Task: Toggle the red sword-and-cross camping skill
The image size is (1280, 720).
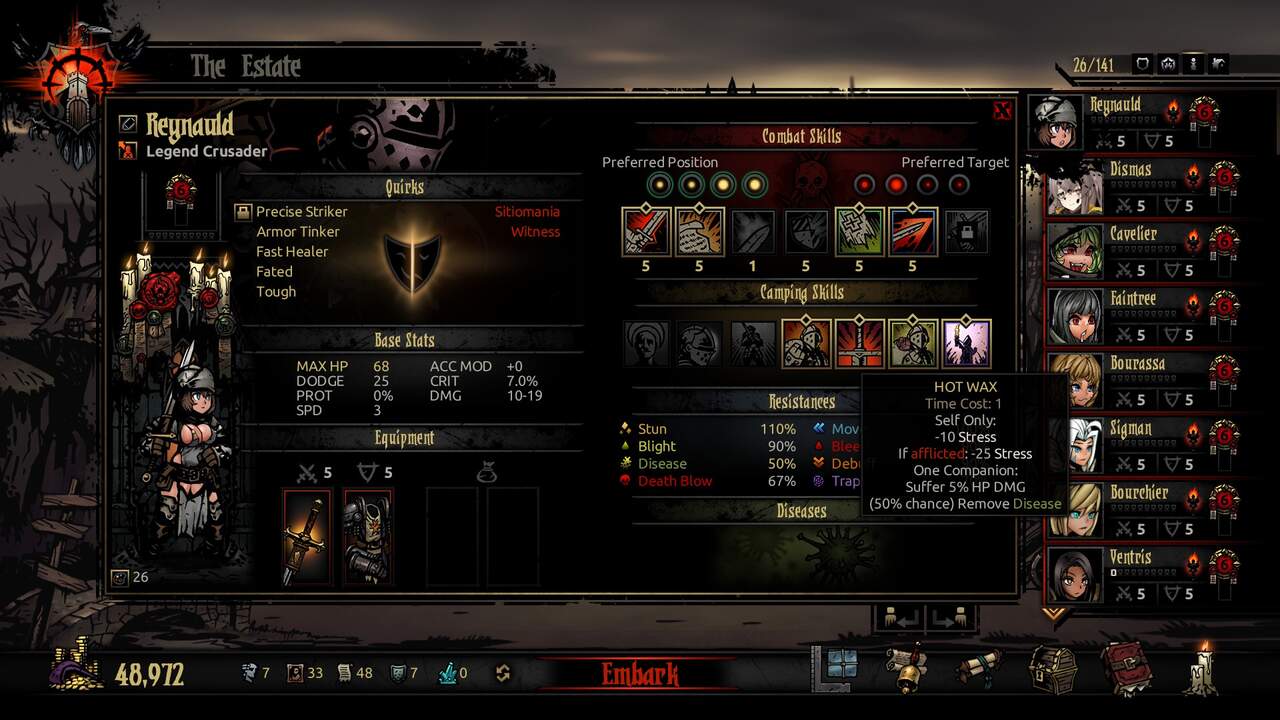Action: coord(859,343)
